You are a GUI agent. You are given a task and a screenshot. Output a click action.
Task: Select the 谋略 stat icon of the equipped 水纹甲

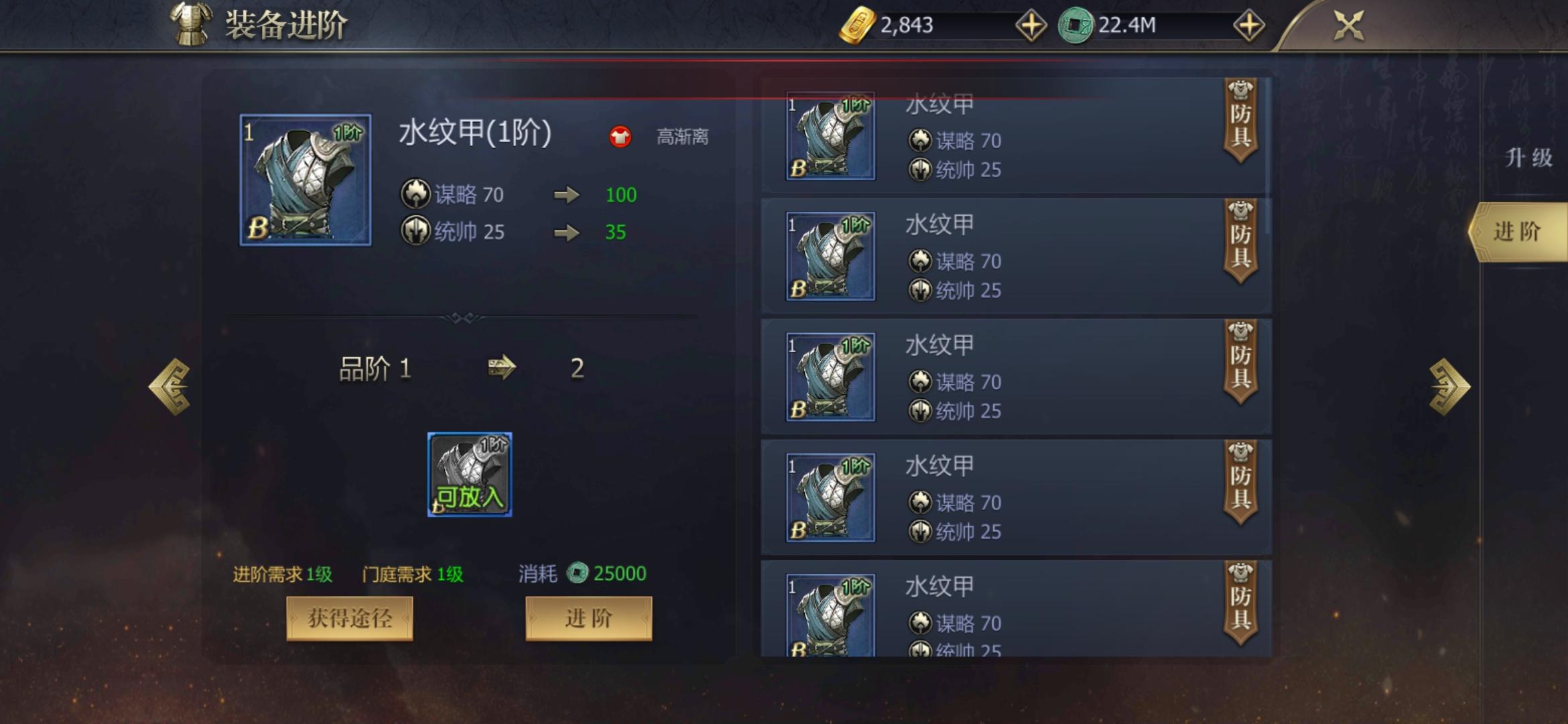point(415,193)
